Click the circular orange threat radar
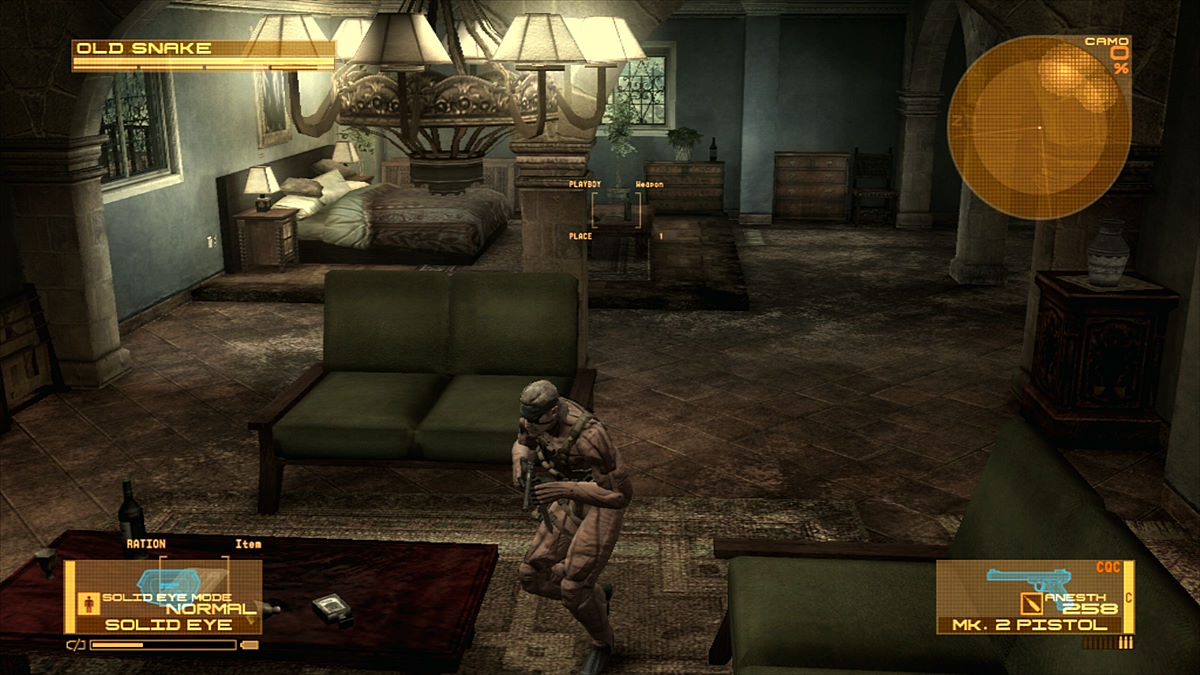The height and width of the screenshot is (675, 1200). 1039,128
